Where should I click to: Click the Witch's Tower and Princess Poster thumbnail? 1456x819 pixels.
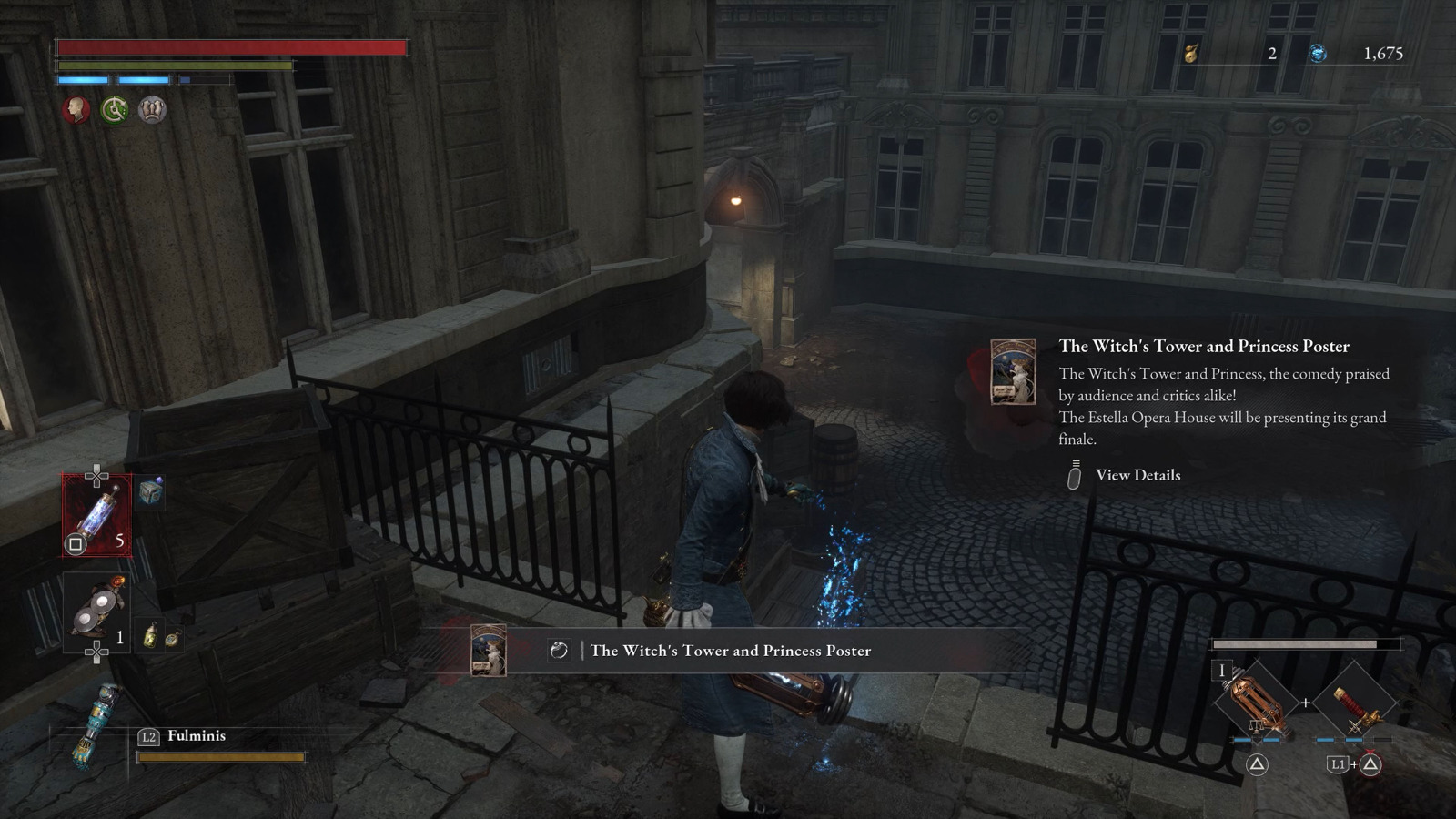[1012, 375]
